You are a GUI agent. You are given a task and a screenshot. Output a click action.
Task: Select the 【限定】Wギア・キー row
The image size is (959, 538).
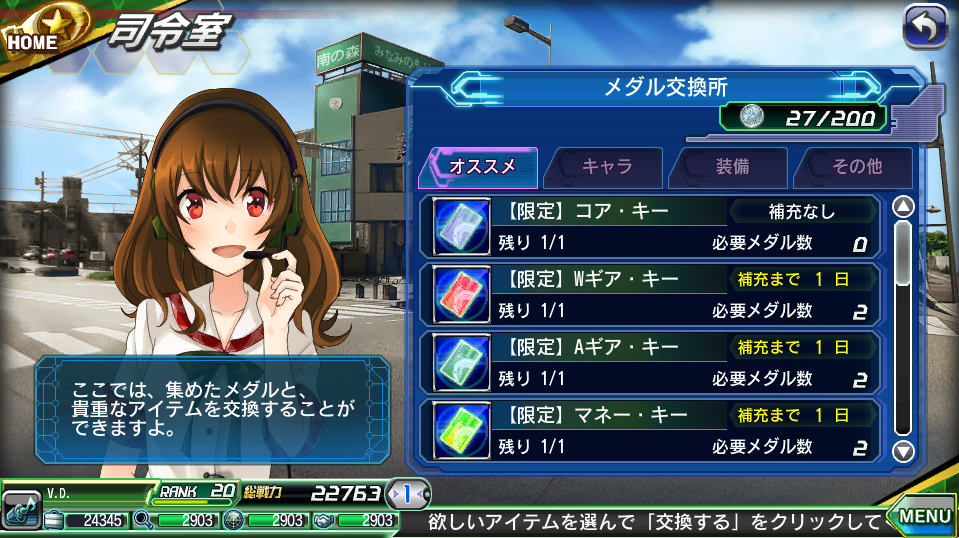click(655, 294)
